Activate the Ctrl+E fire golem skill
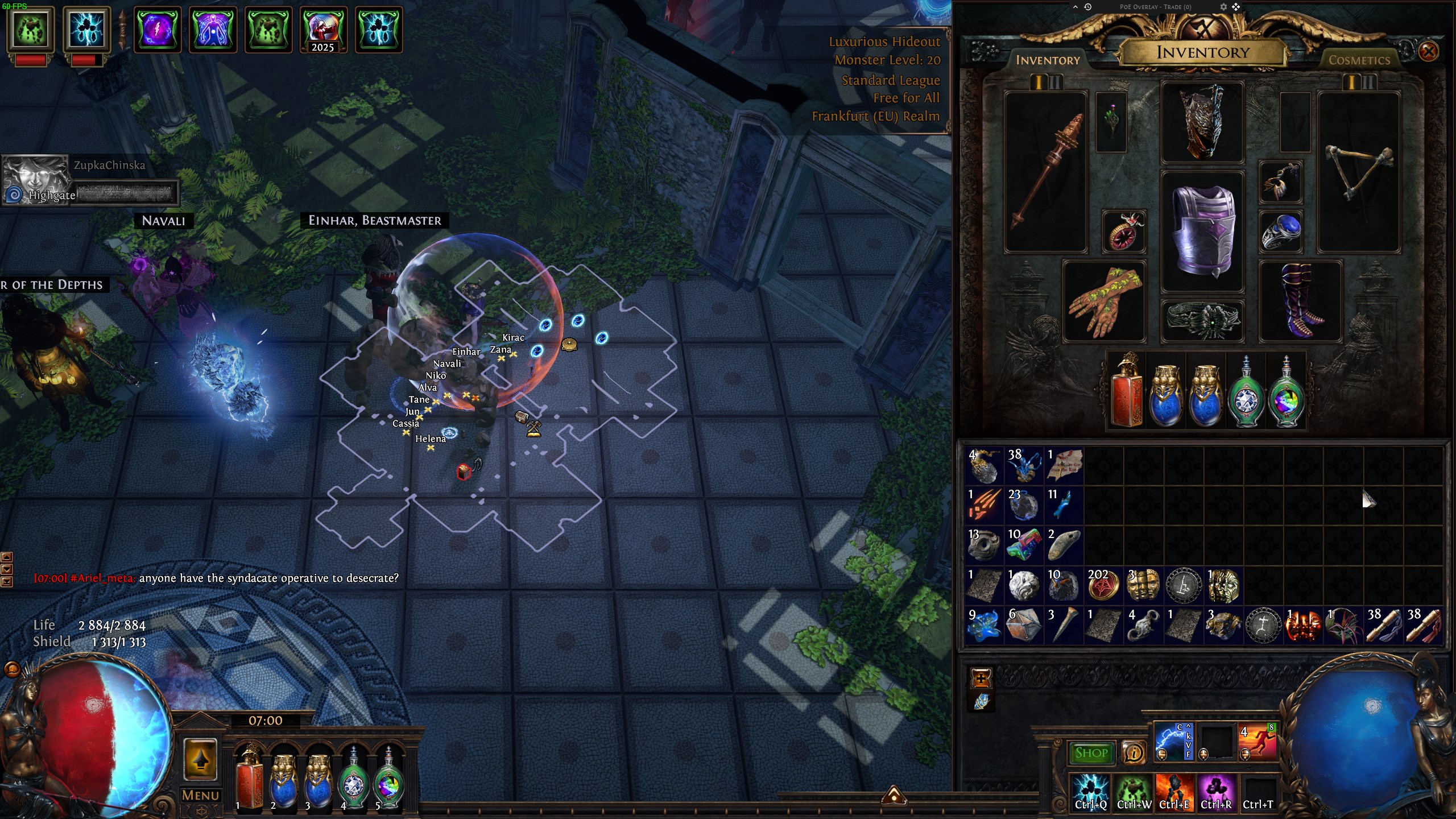 [x=1174, y=792]
